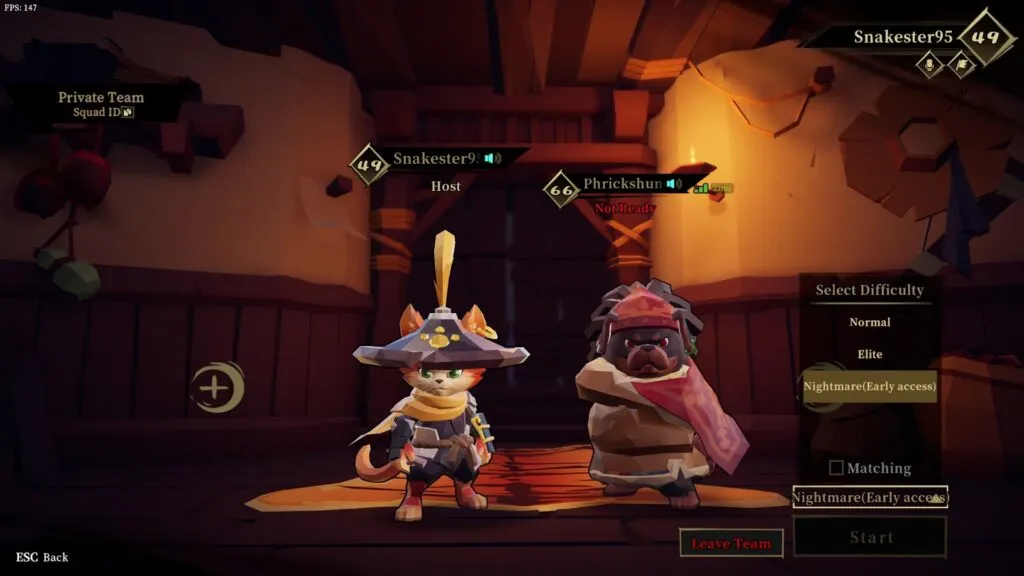Open the leaf icon beside the microphone

tap(961, 64)
